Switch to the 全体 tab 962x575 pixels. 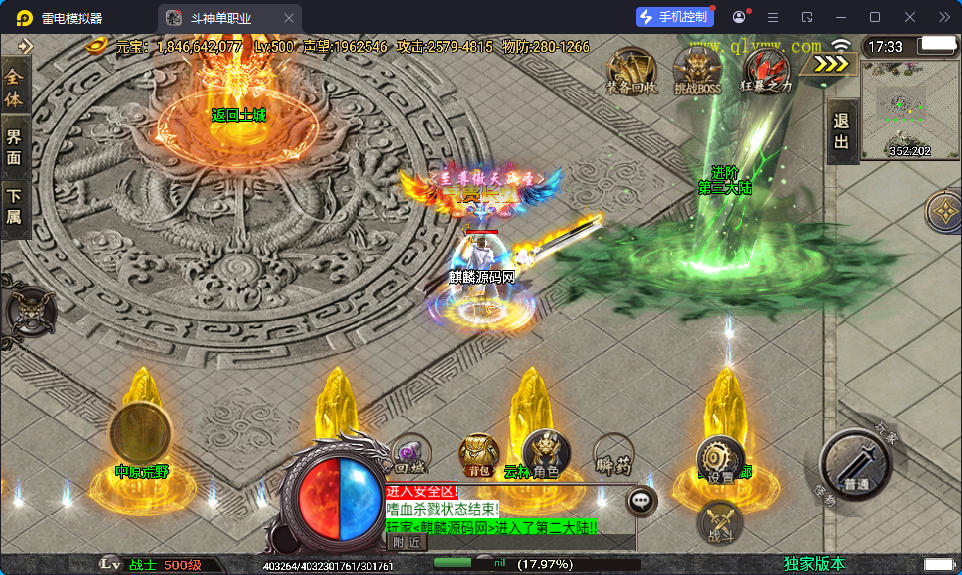pos(14,87)
